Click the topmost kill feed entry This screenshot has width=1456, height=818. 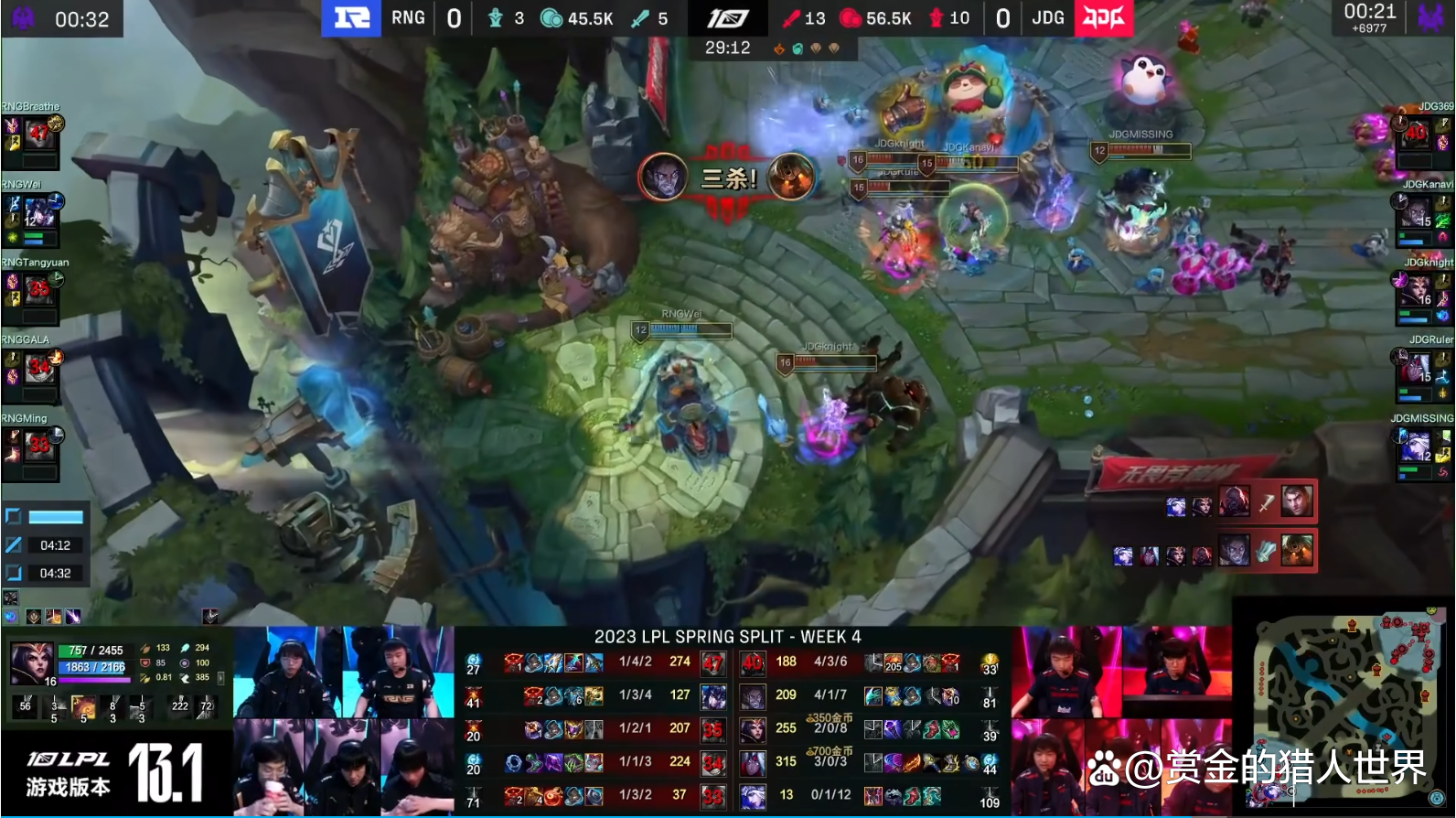coord(1239,501)
